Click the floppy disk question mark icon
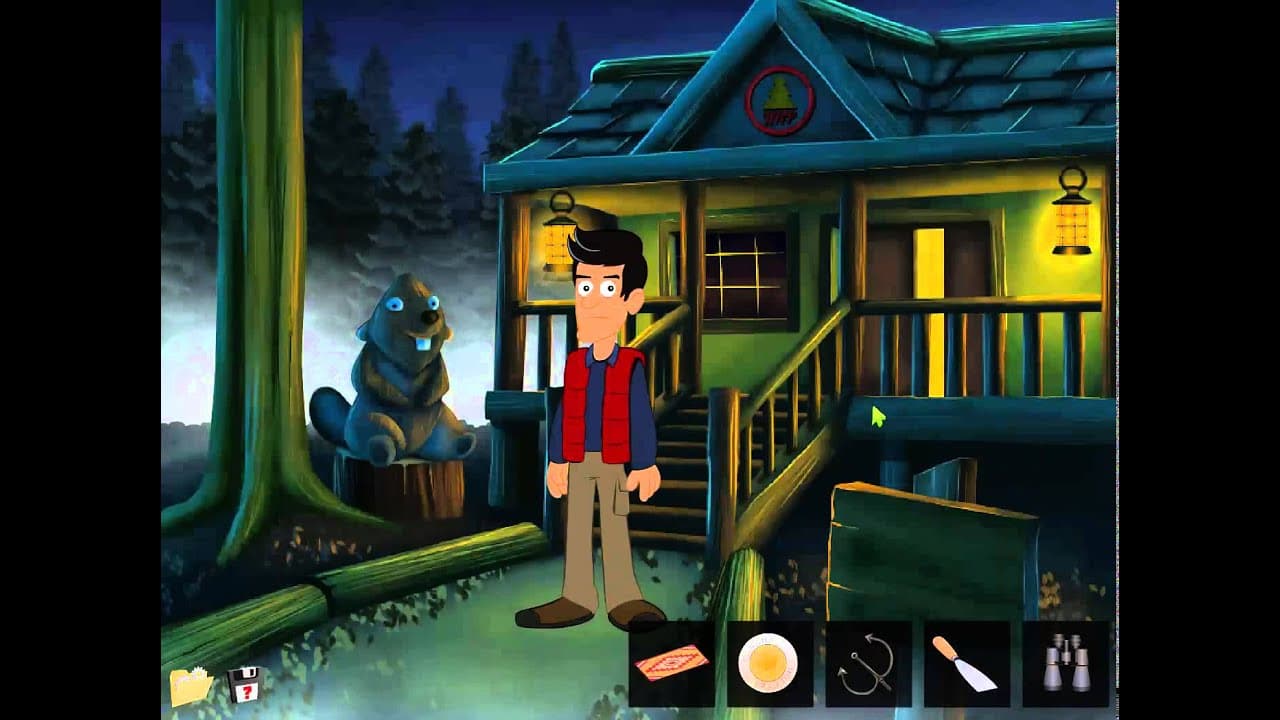Viewport: 1280px width, 720px height. 243,686
